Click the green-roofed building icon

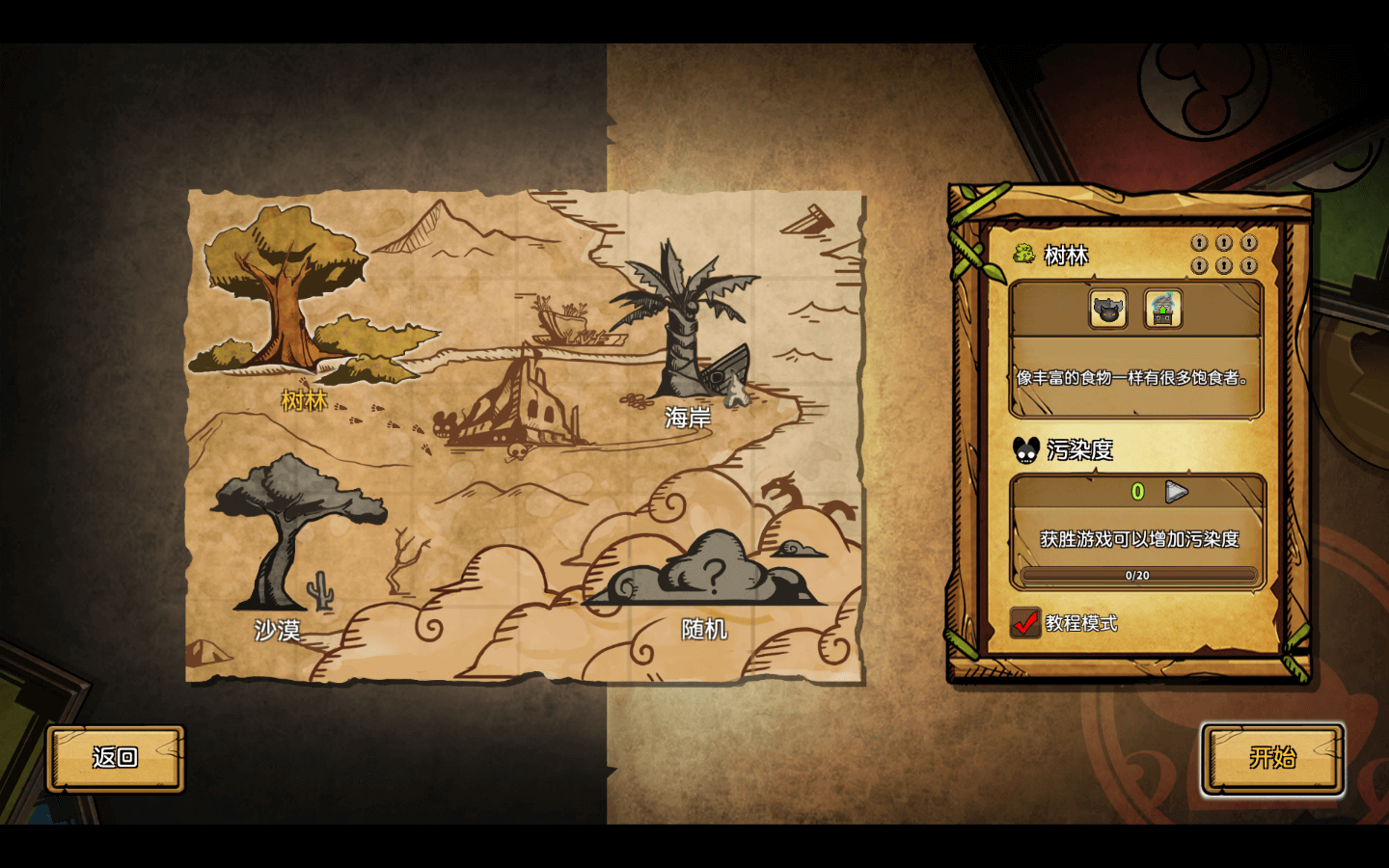pos(1163,310)
